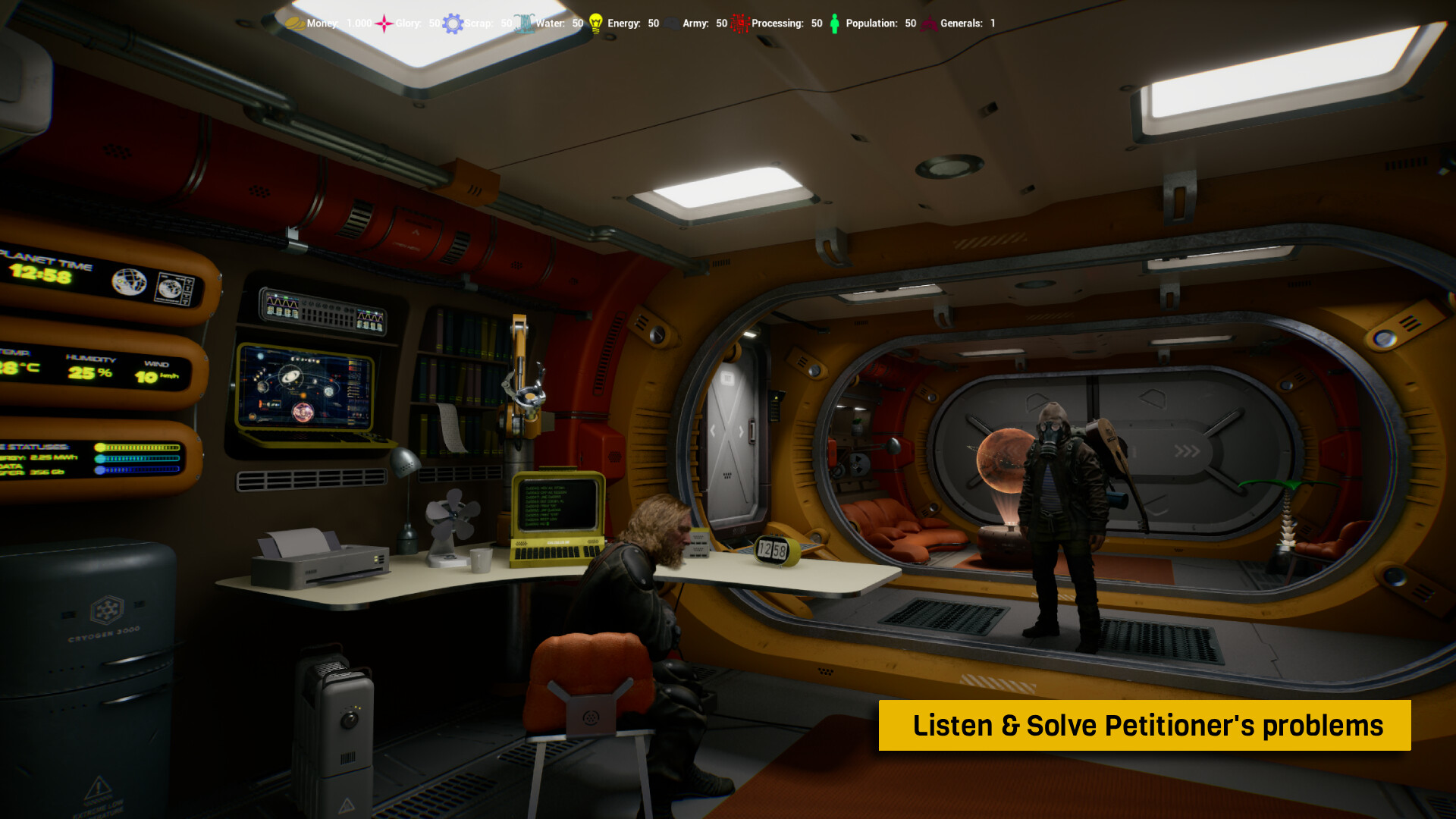Select the Water waterfall icon
The width and height of the screenshot is (1456, 819).
point(524,24)
